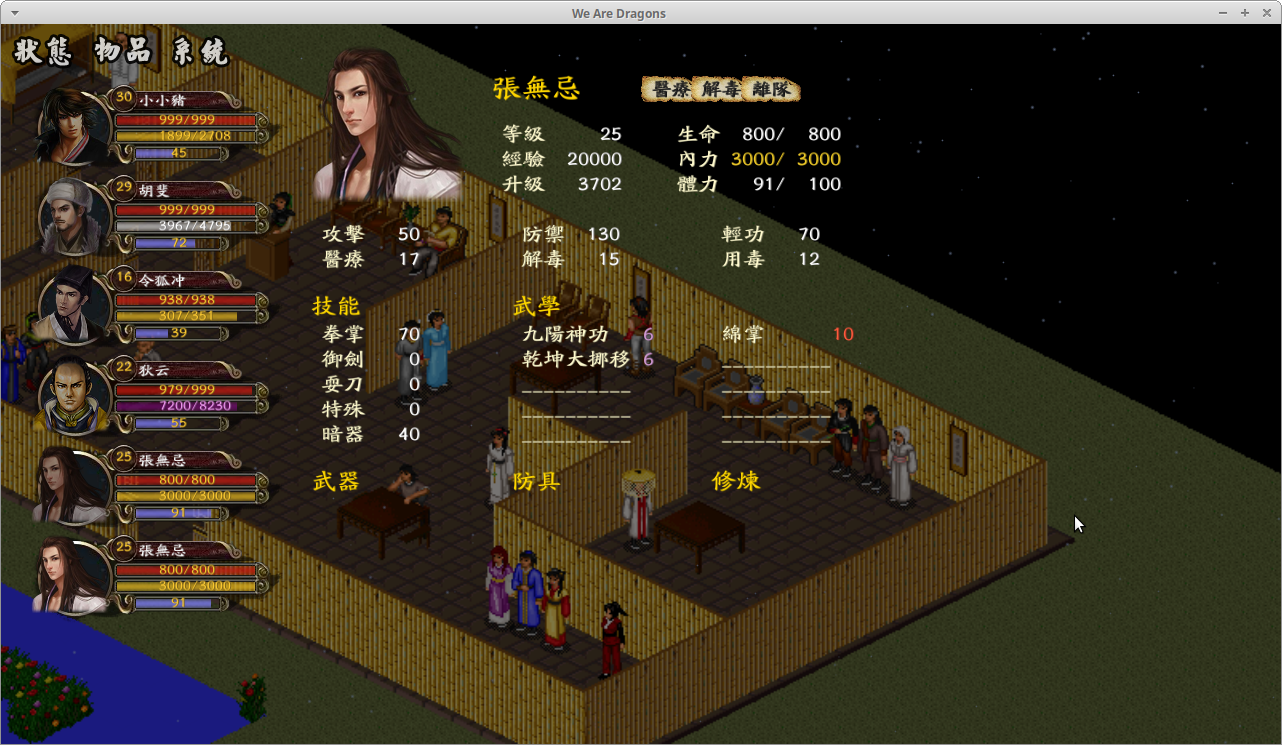Image resolution: width=1282 pixels, height=745 pixels.
Task: Show 令狐冲's character status
Action: [x=75, y=305]
